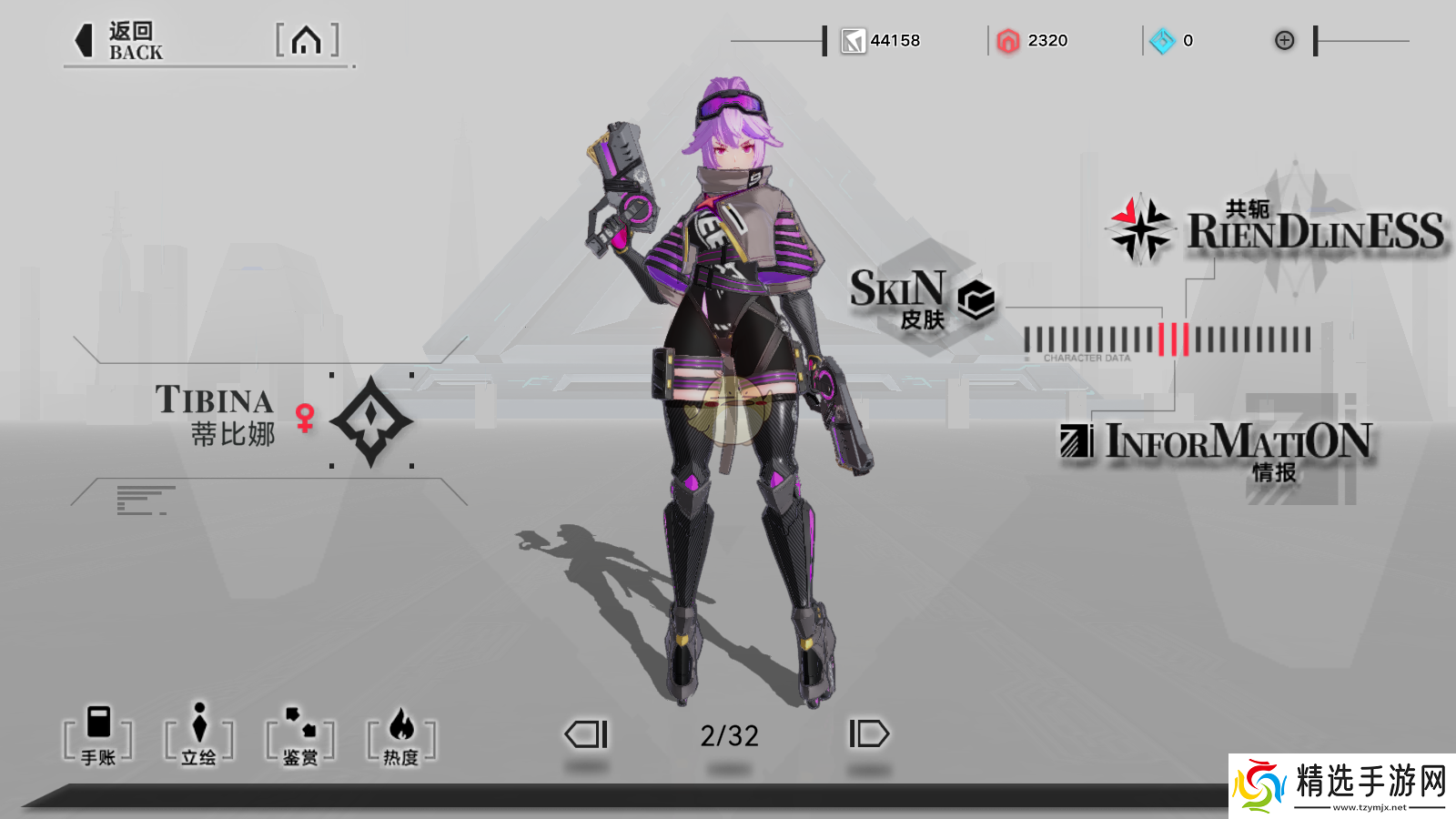The width and height of the screenshot is (1456, 819).
Task: Switch to the next character
Action: pyautogui.click(x=868, y=734)
